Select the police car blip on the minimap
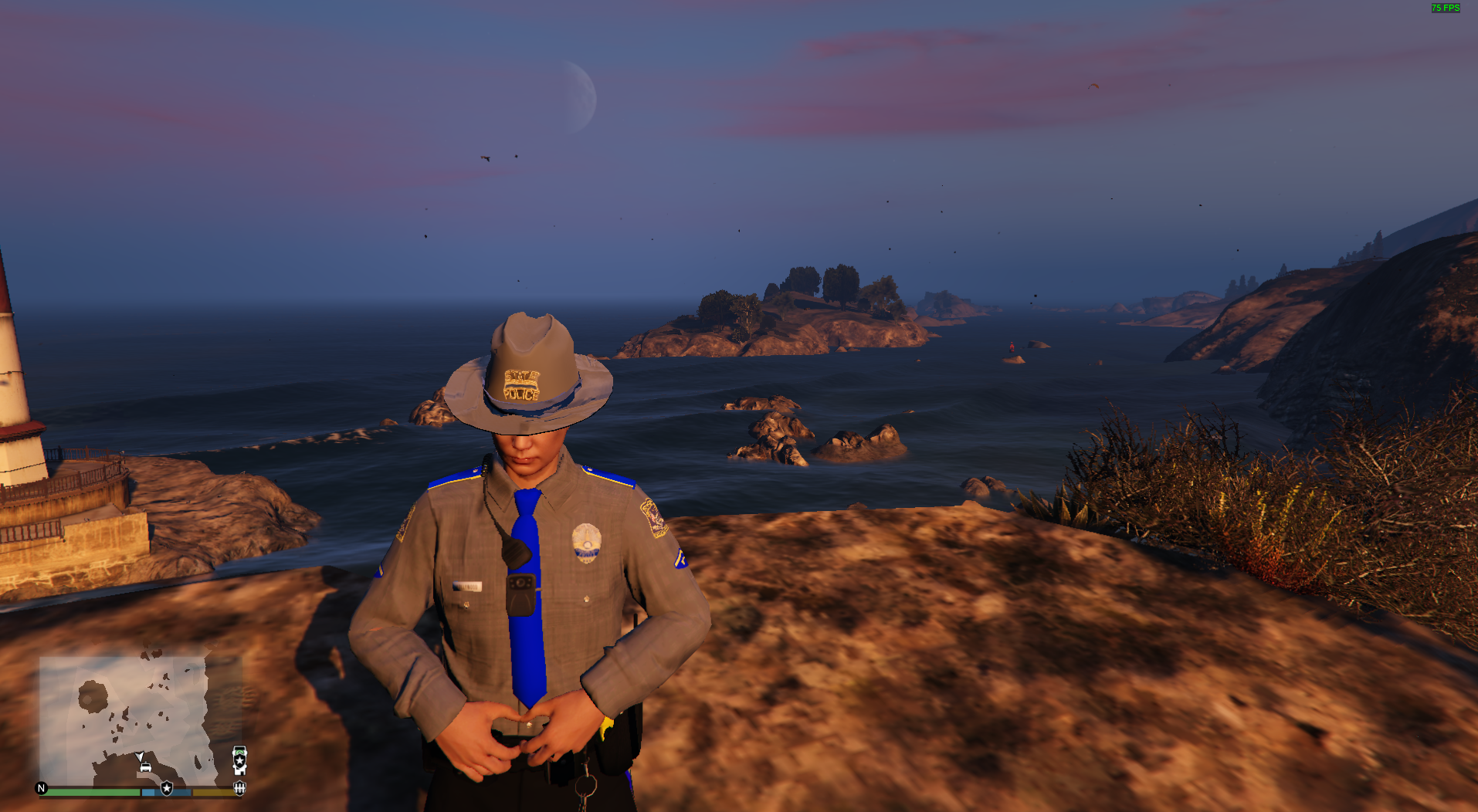The height and width of the screenshot is (812, 1478). [145, 767]
